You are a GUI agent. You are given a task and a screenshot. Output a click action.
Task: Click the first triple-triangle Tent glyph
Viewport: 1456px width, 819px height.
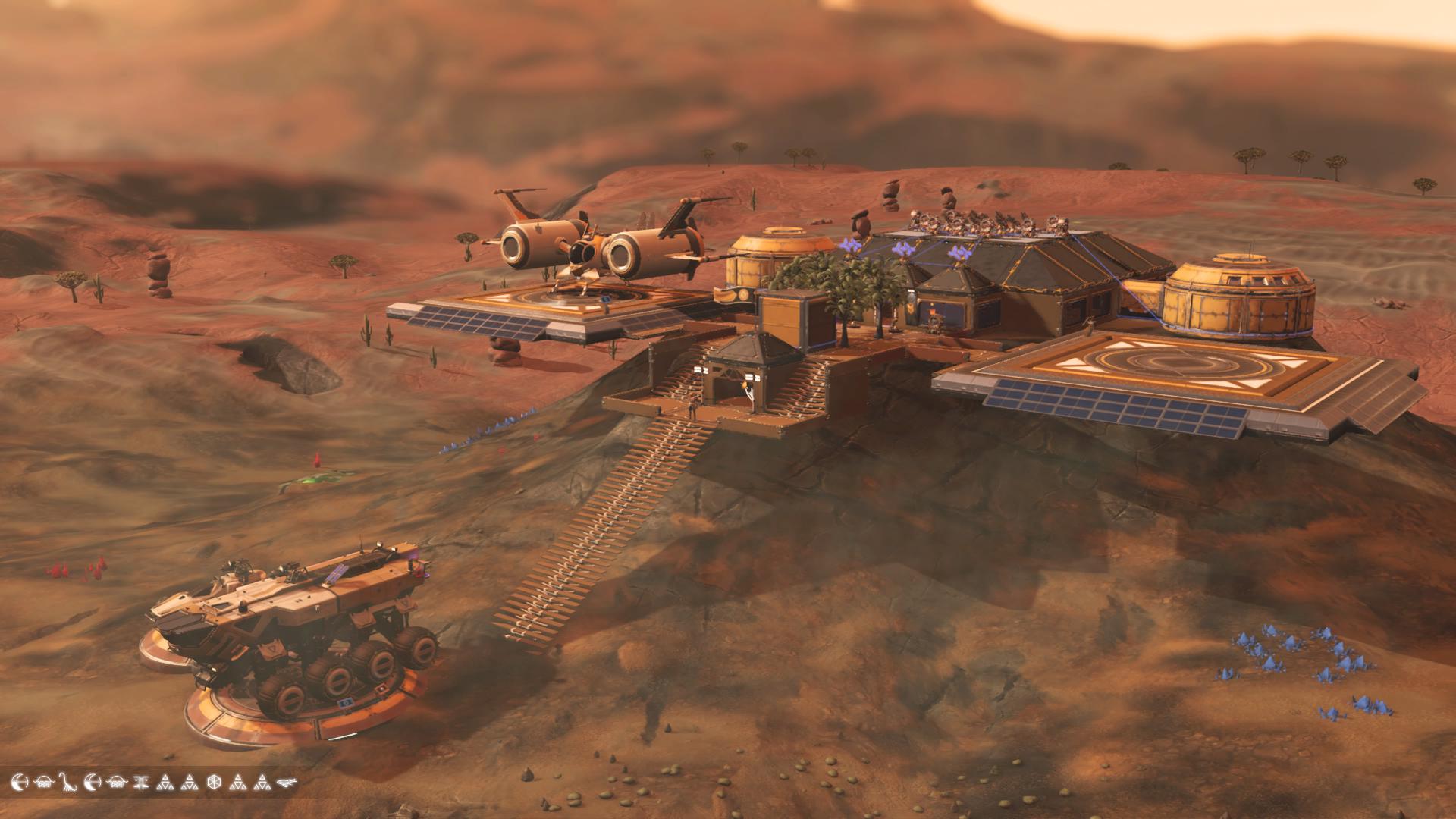tap(166, 783)
